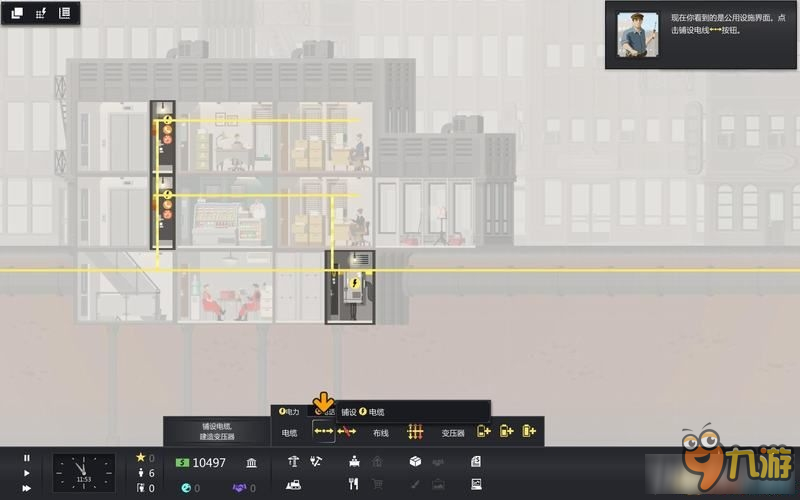This screenshot has height=500, width=800.
Task: Open the document report icon in bottom bar
Action: [x=476, y=462]
